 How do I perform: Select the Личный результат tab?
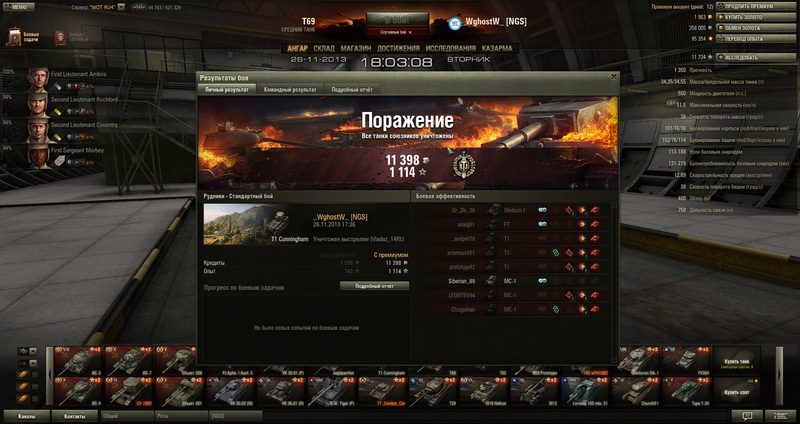[226, 90]
